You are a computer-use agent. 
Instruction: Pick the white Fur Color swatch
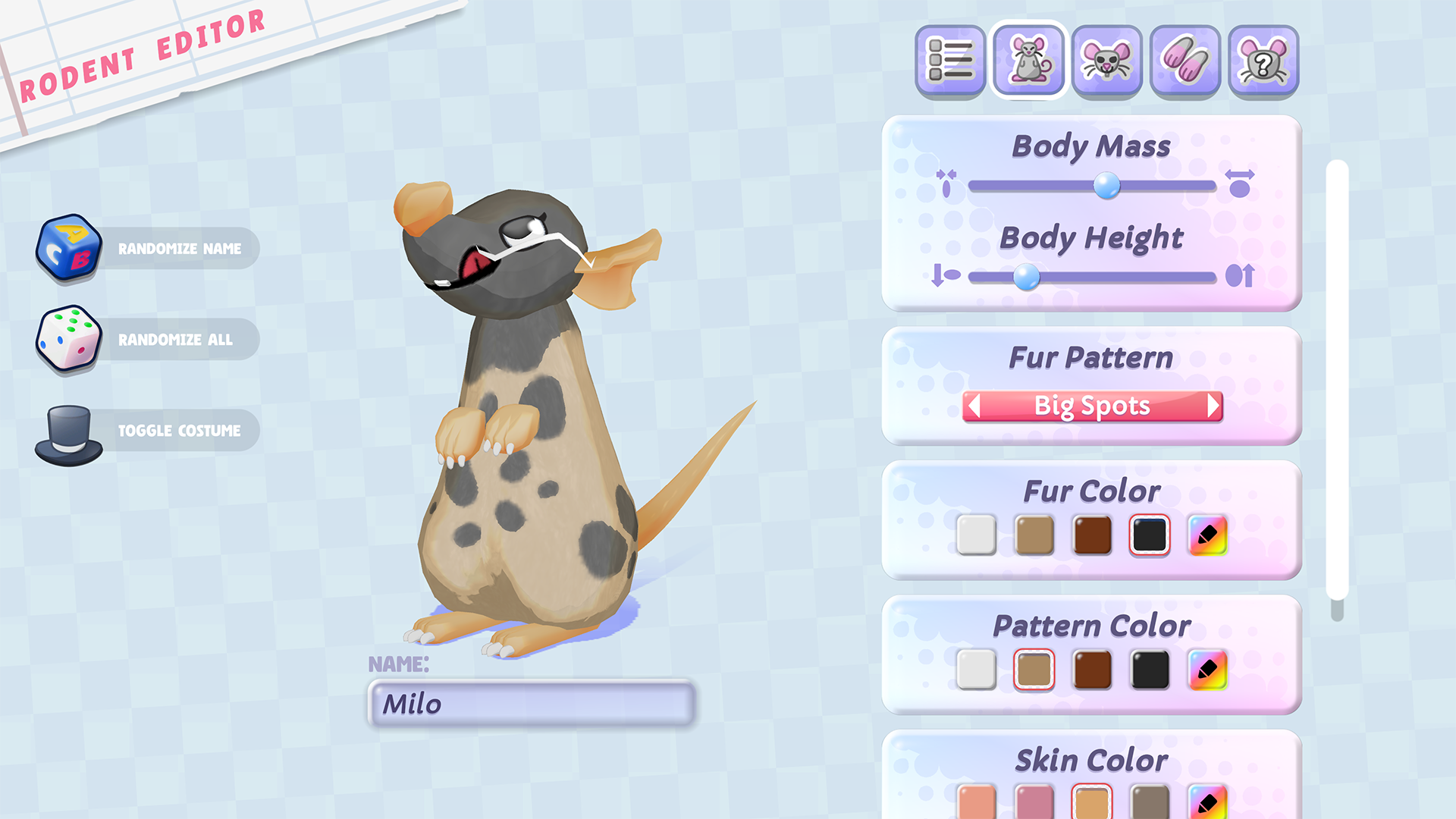pyautogui.click(x=976, y=535)
